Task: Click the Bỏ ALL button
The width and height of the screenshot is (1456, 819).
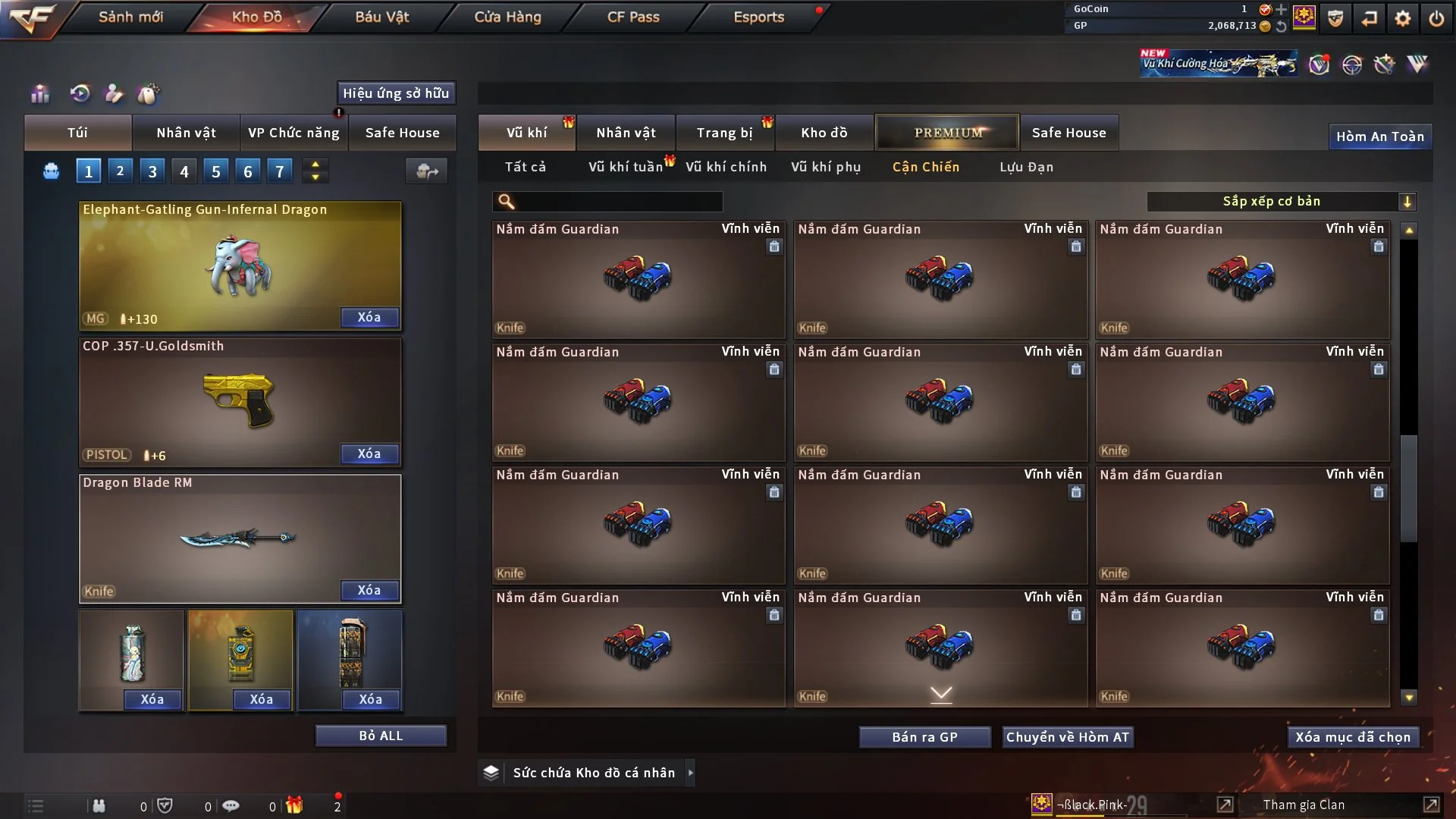Action: click(x=381, y=736)
